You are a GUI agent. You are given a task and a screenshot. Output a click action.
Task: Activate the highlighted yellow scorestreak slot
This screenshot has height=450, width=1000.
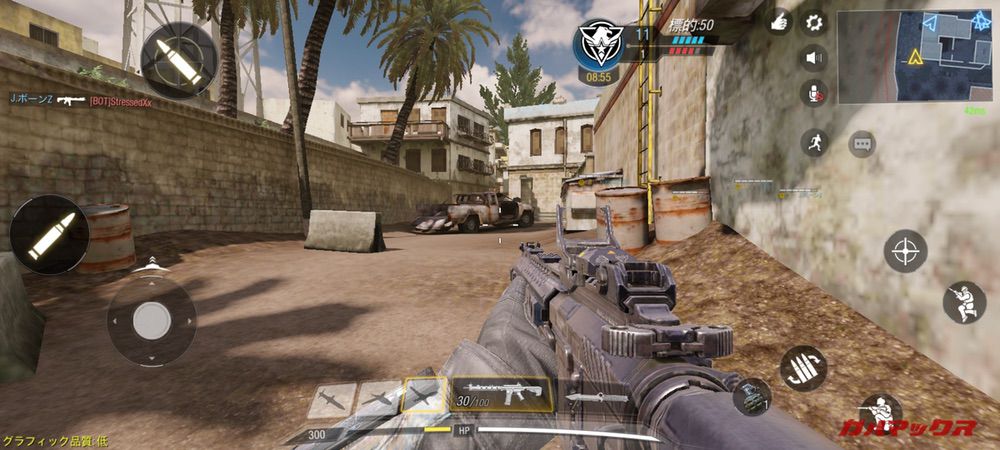click(x=424, y=395)
